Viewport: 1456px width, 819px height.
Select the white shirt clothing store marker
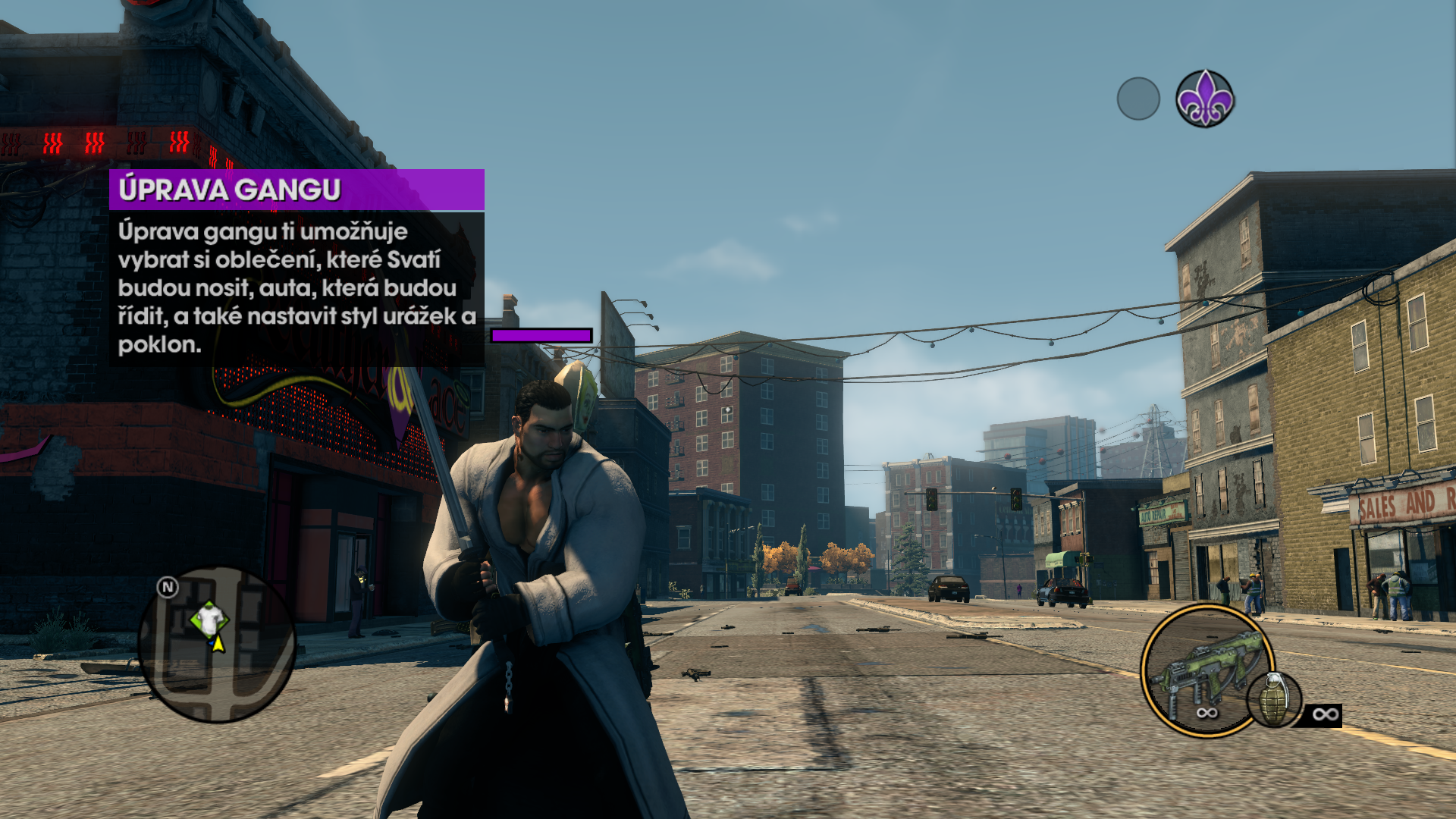coord(209,619)
